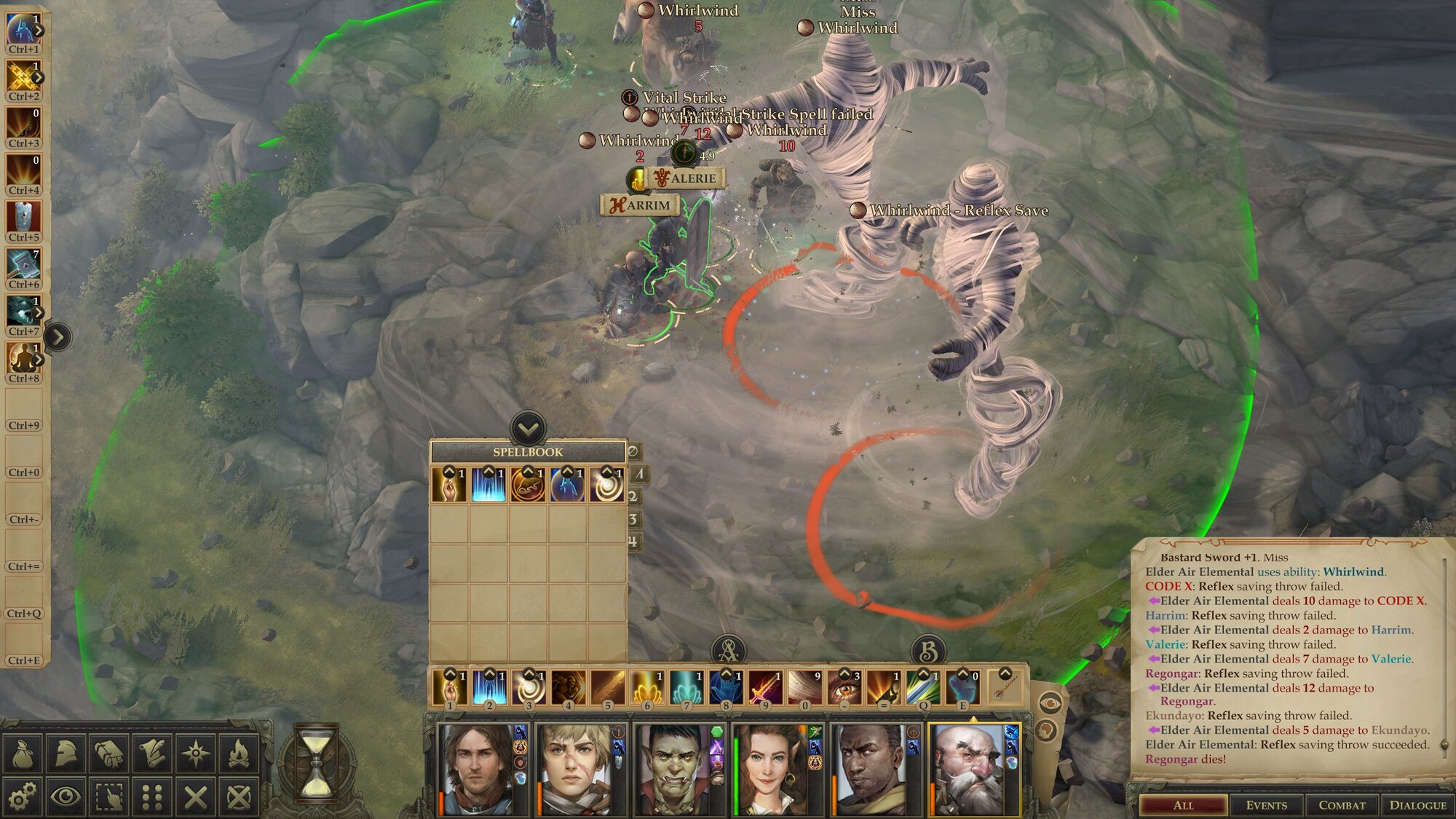
Task: Switch combat log to the Combat tab
Action: (1342, 804)
